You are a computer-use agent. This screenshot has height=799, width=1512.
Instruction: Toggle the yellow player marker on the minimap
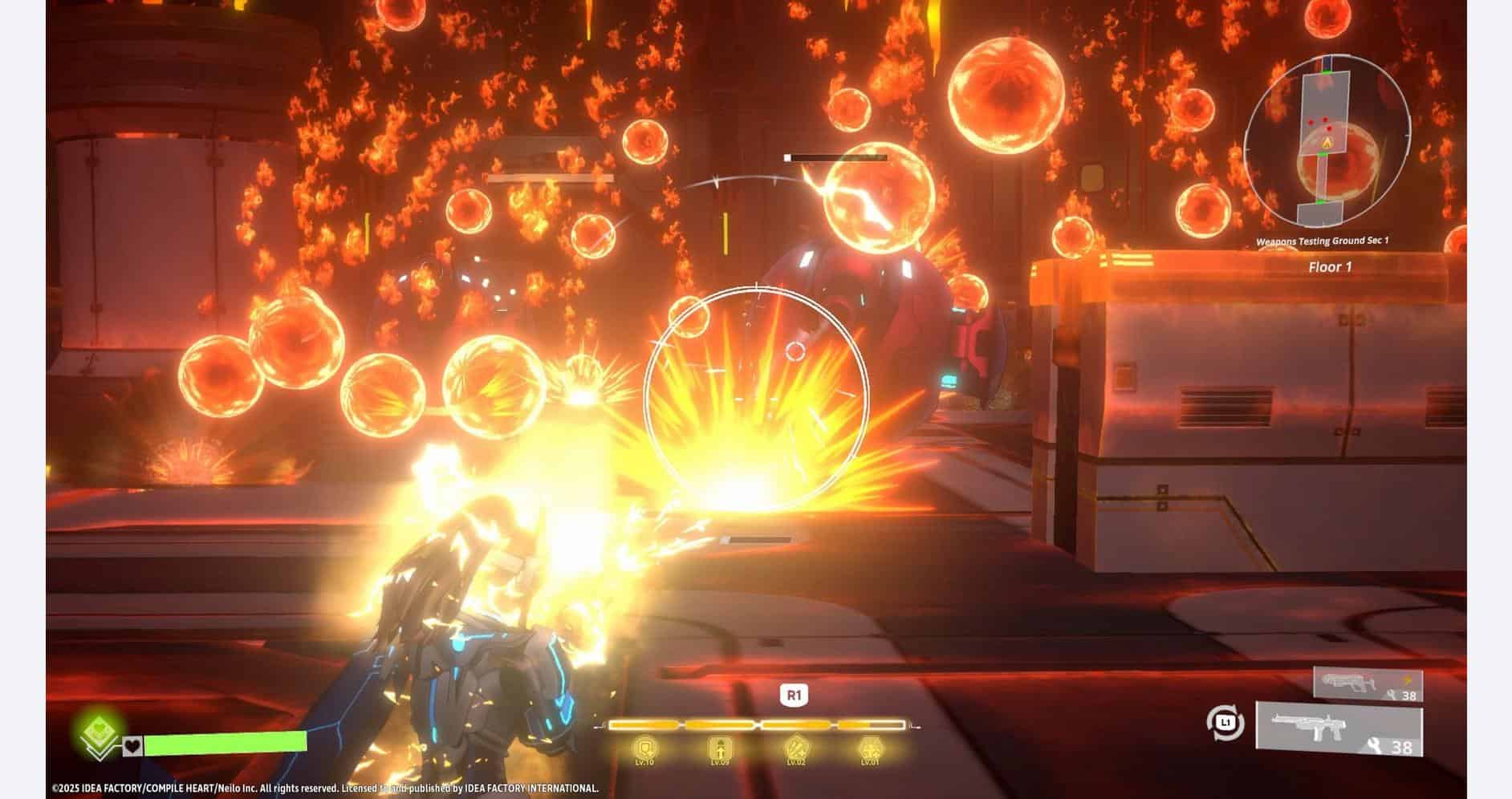coord(1327,143)
